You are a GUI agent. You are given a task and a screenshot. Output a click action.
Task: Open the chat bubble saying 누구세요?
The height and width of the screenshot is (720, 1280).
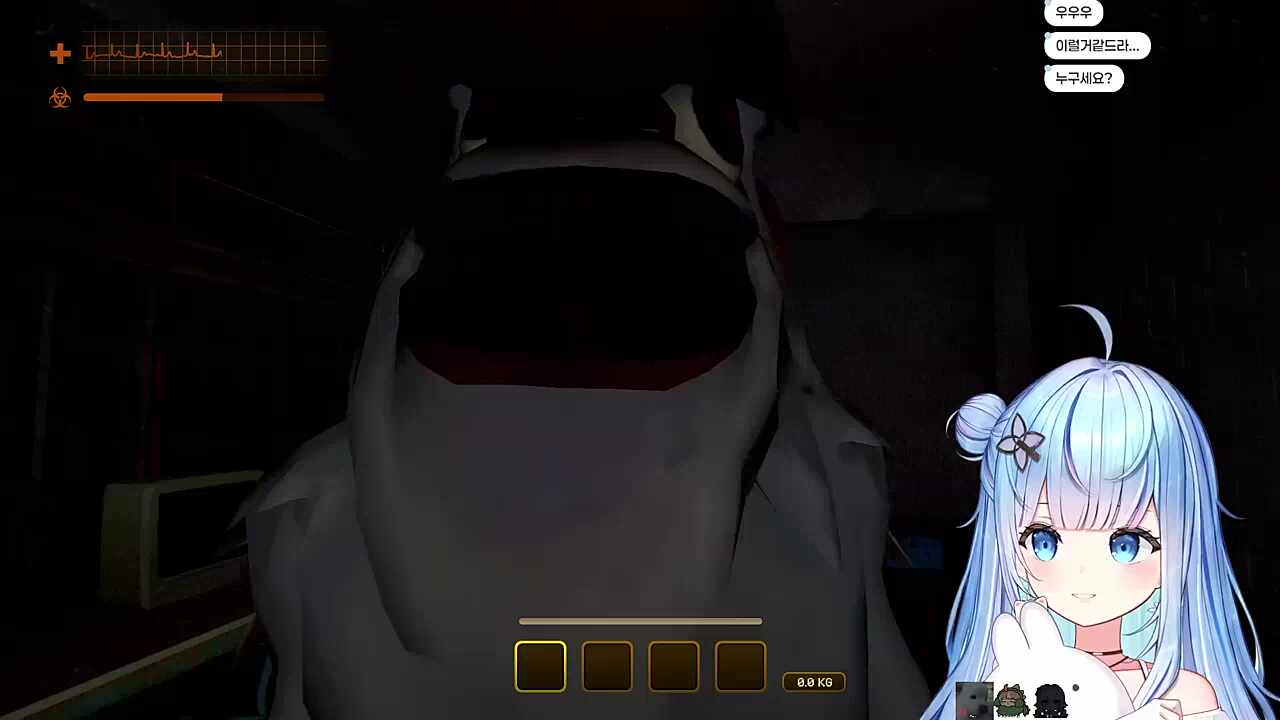(x=1083, y=78)
